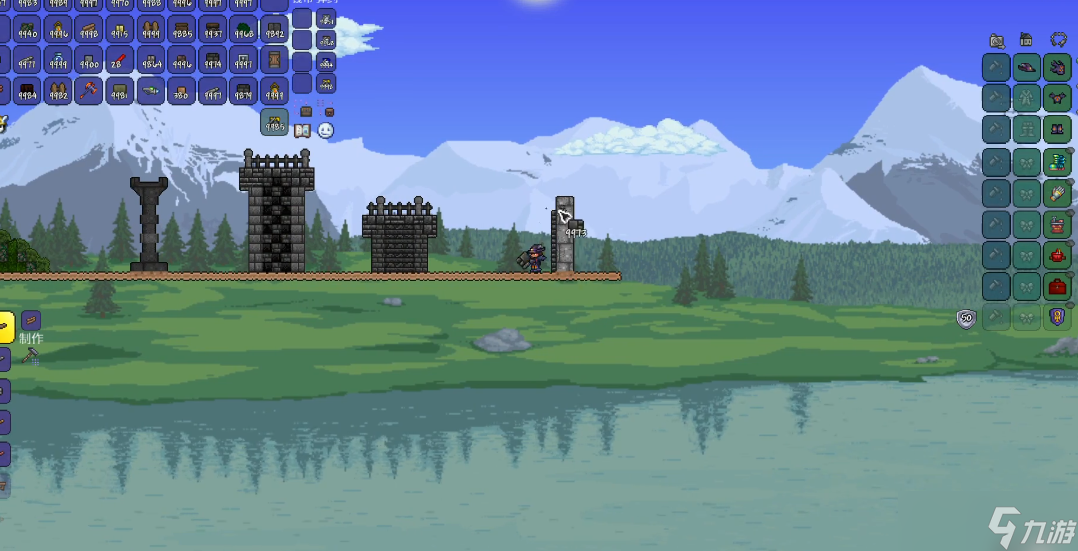Click the shield emblem accessory slot
The height and width of the screenshot is (551, 1078).
[1058, 317]
